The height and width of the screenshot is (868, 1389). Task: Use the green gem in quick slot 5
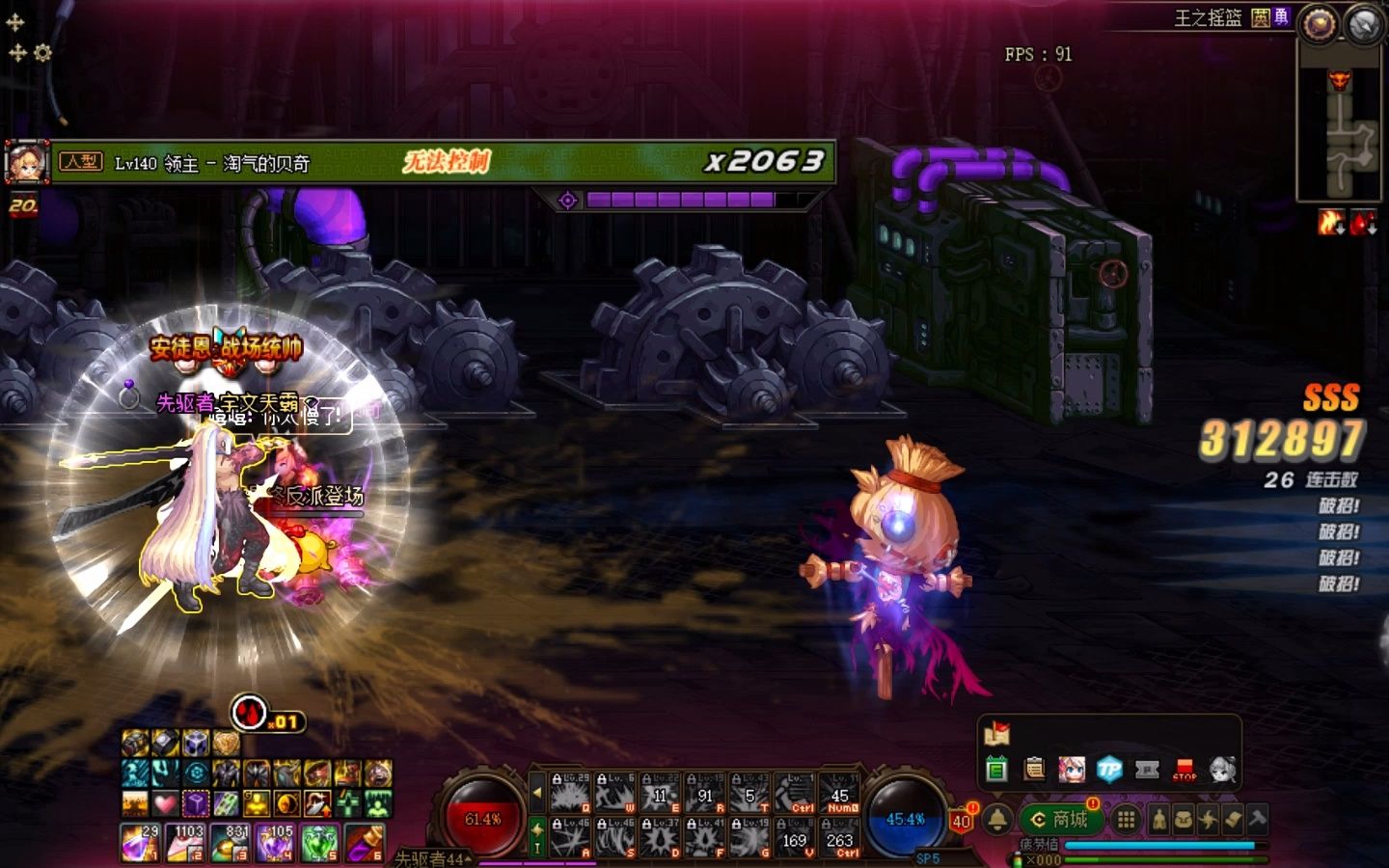point(319,842)
